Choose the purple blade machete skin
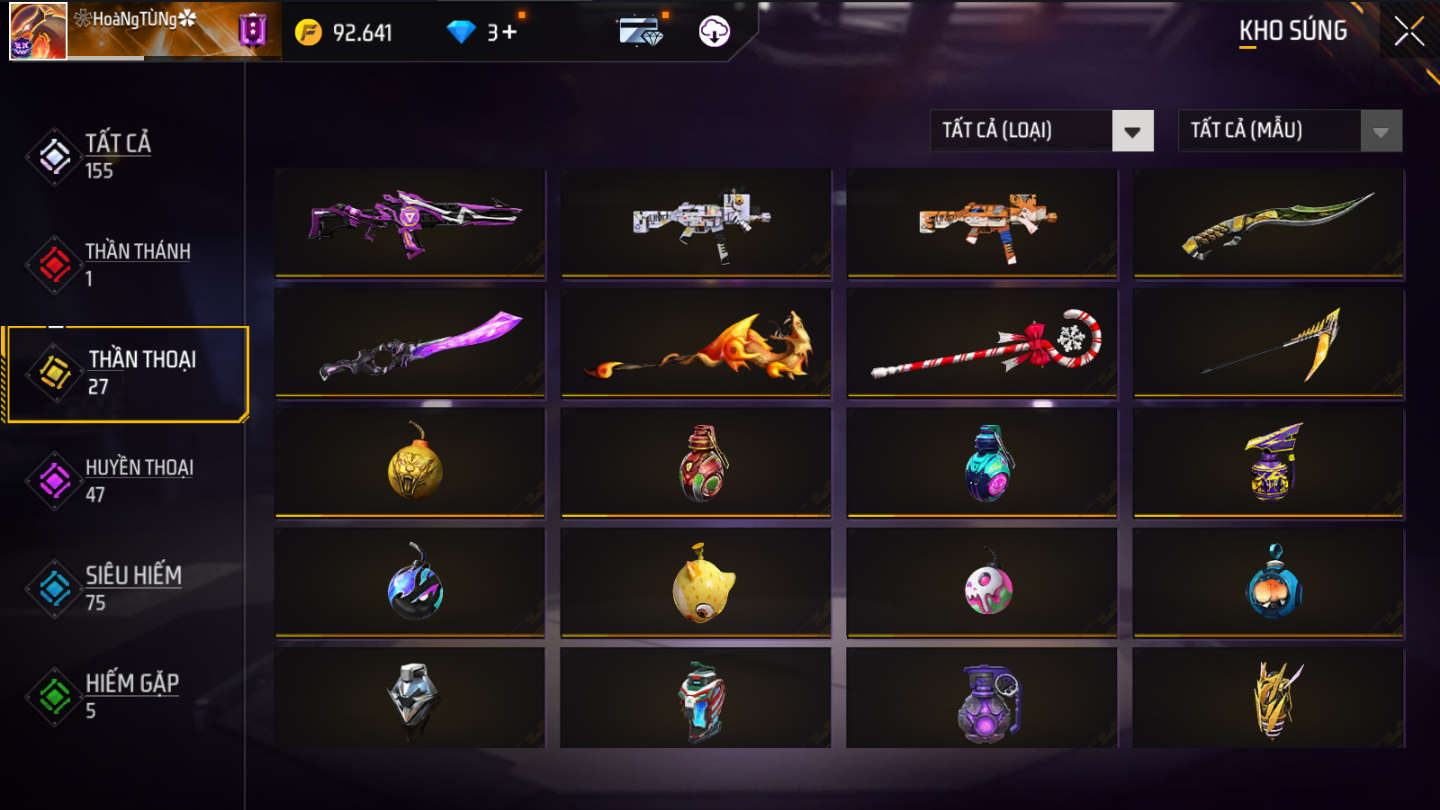Screen dimensions: 1440x810 (x=410, y=342)
